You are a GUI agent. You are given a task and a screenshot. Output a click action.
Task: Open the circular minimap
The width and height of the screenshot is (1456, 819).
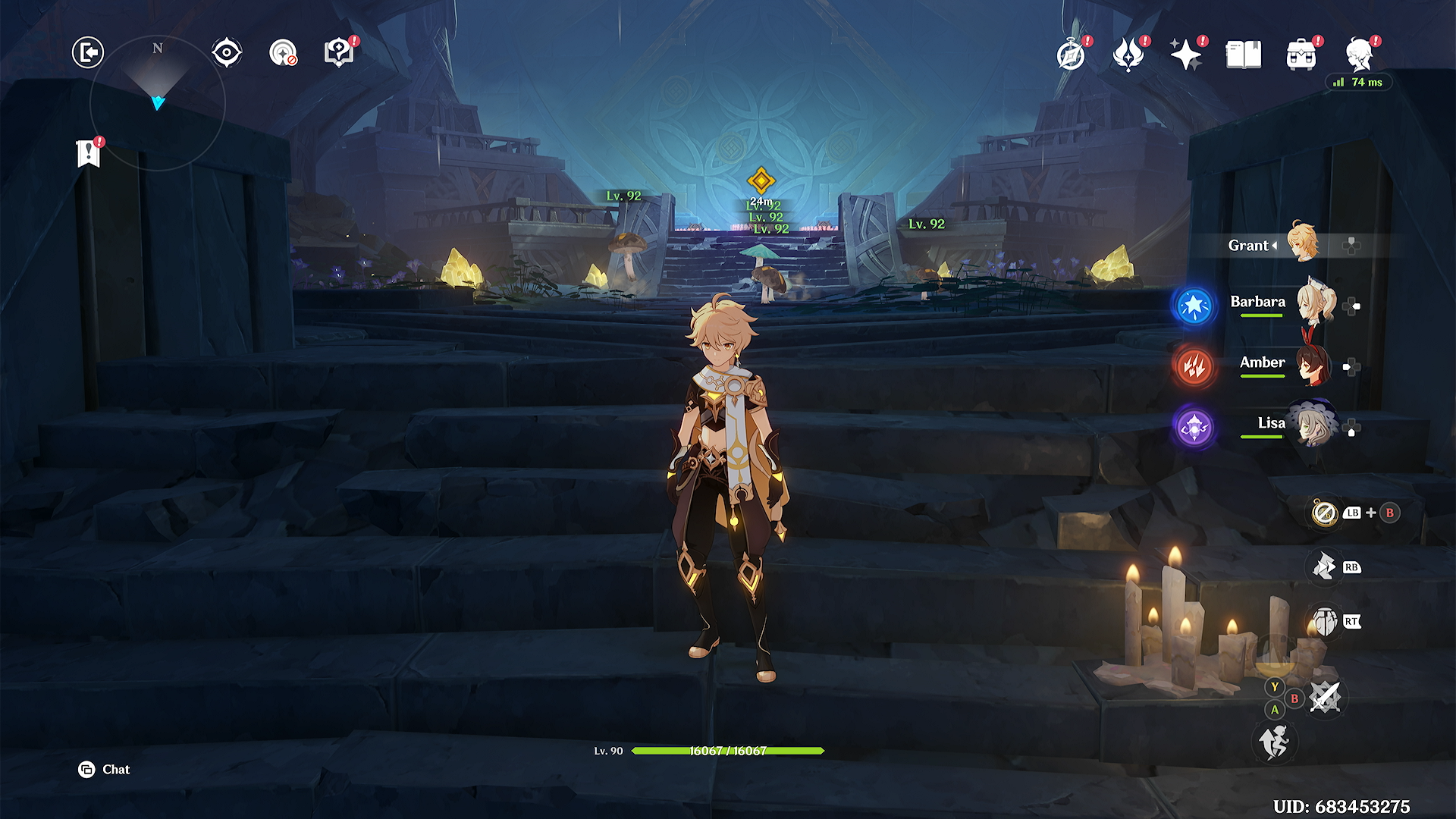click(x=158, y=102)
